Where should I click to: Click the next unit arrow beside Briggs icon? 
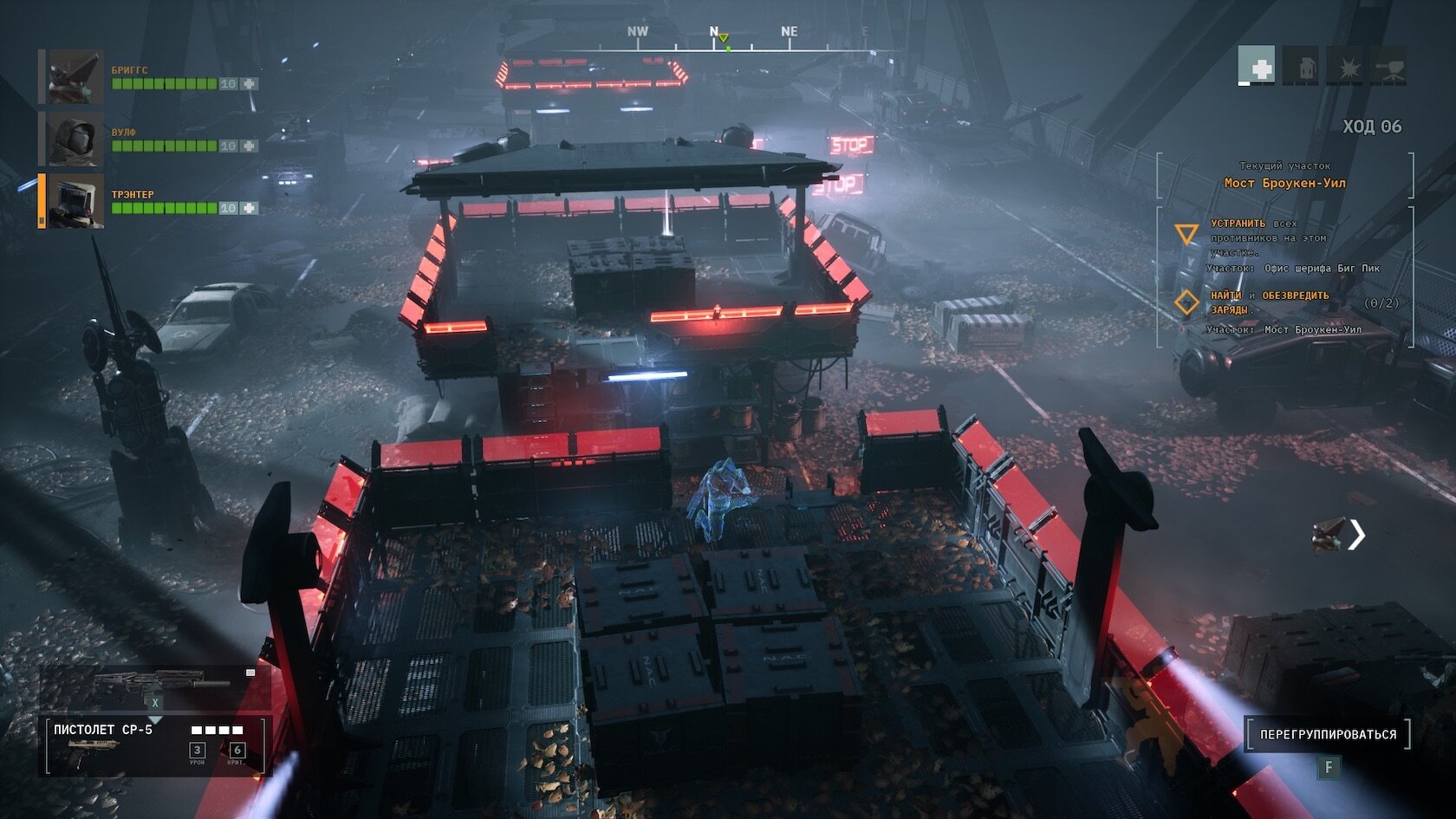click(1356, 535)
